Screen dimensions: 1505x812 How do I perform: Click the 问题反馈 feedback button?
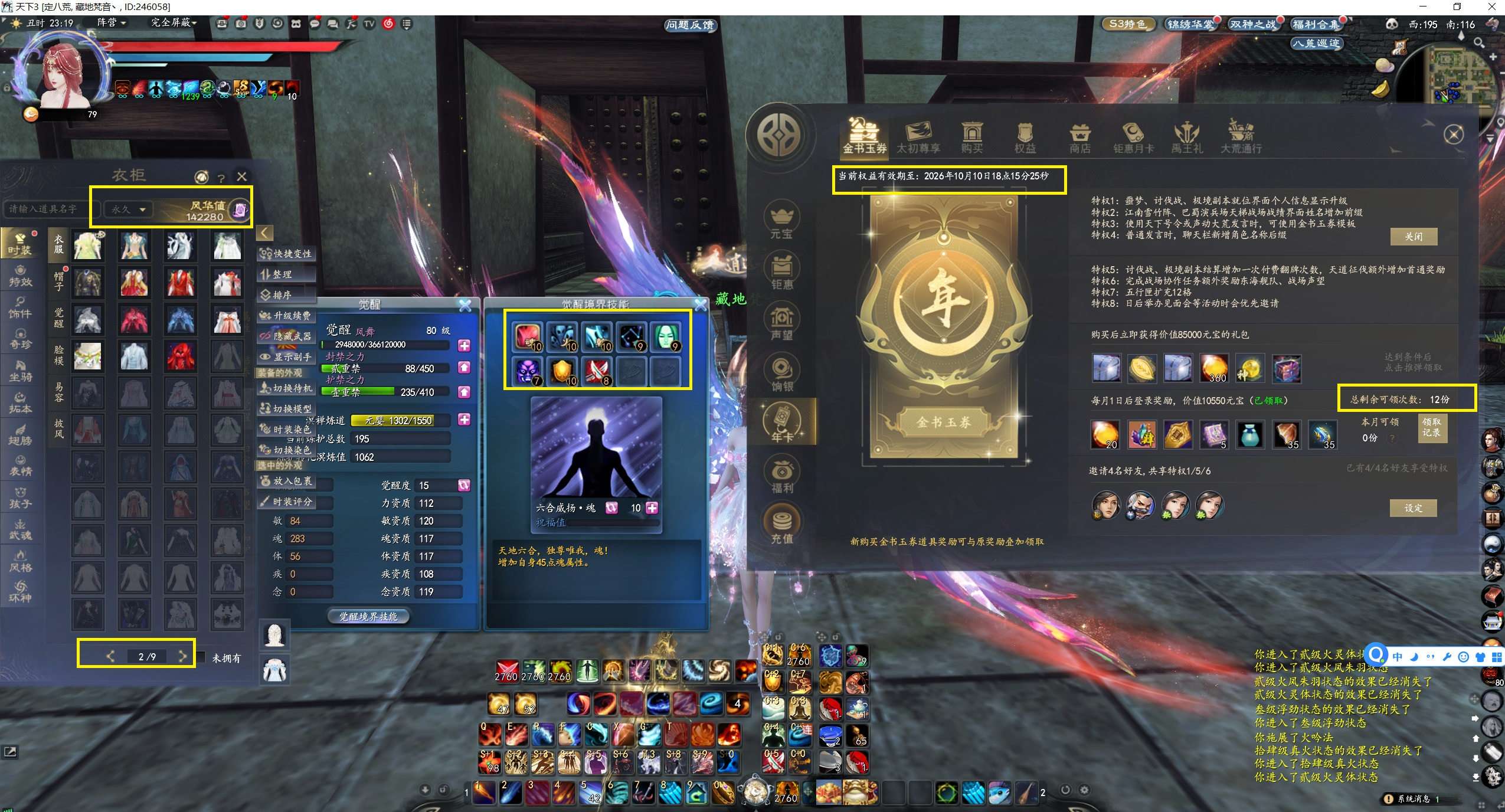click(x=689, y=25)
